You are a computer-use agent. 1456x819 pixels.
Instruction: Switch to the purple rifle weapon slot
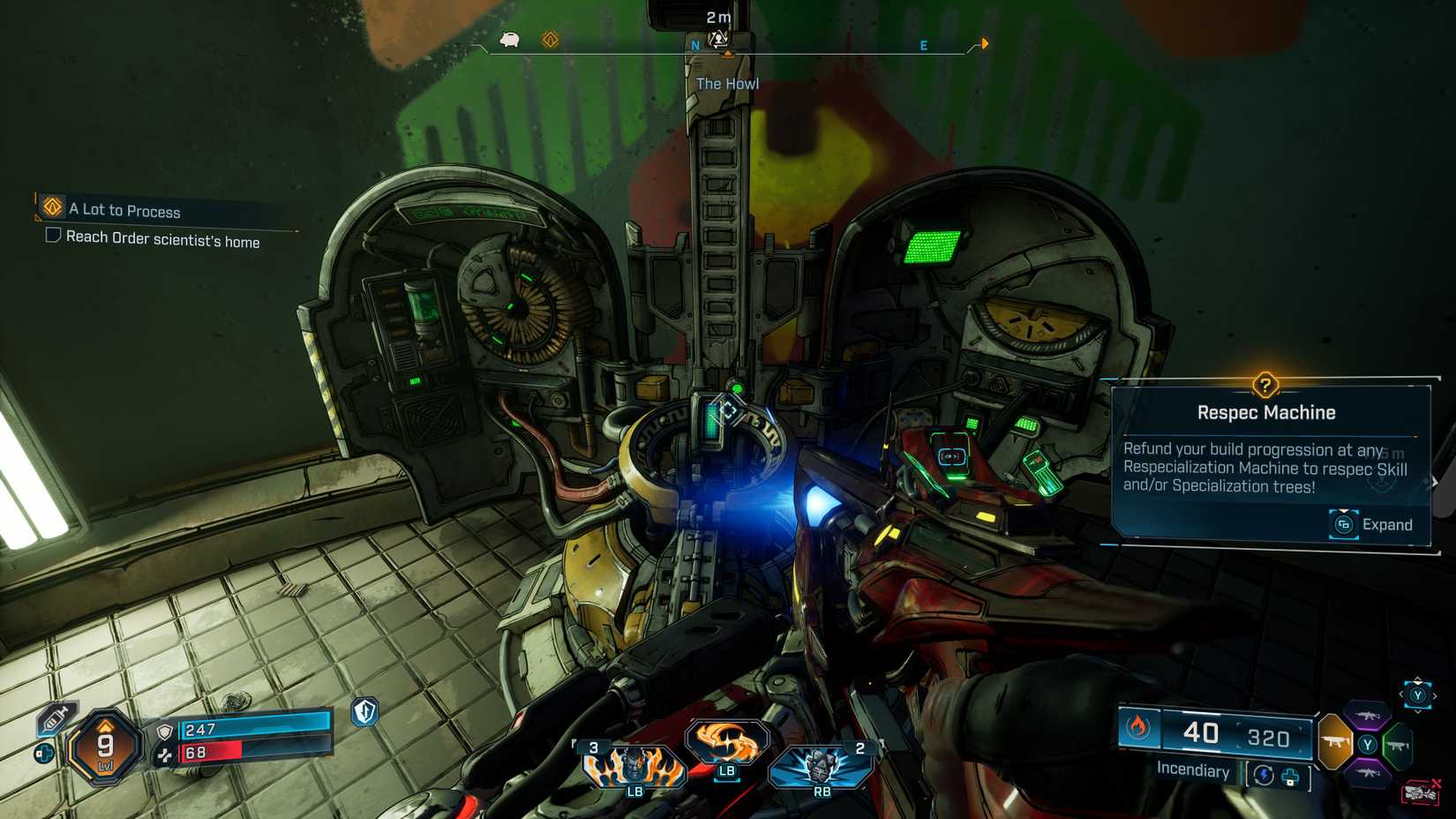[x=1366, y=715]
